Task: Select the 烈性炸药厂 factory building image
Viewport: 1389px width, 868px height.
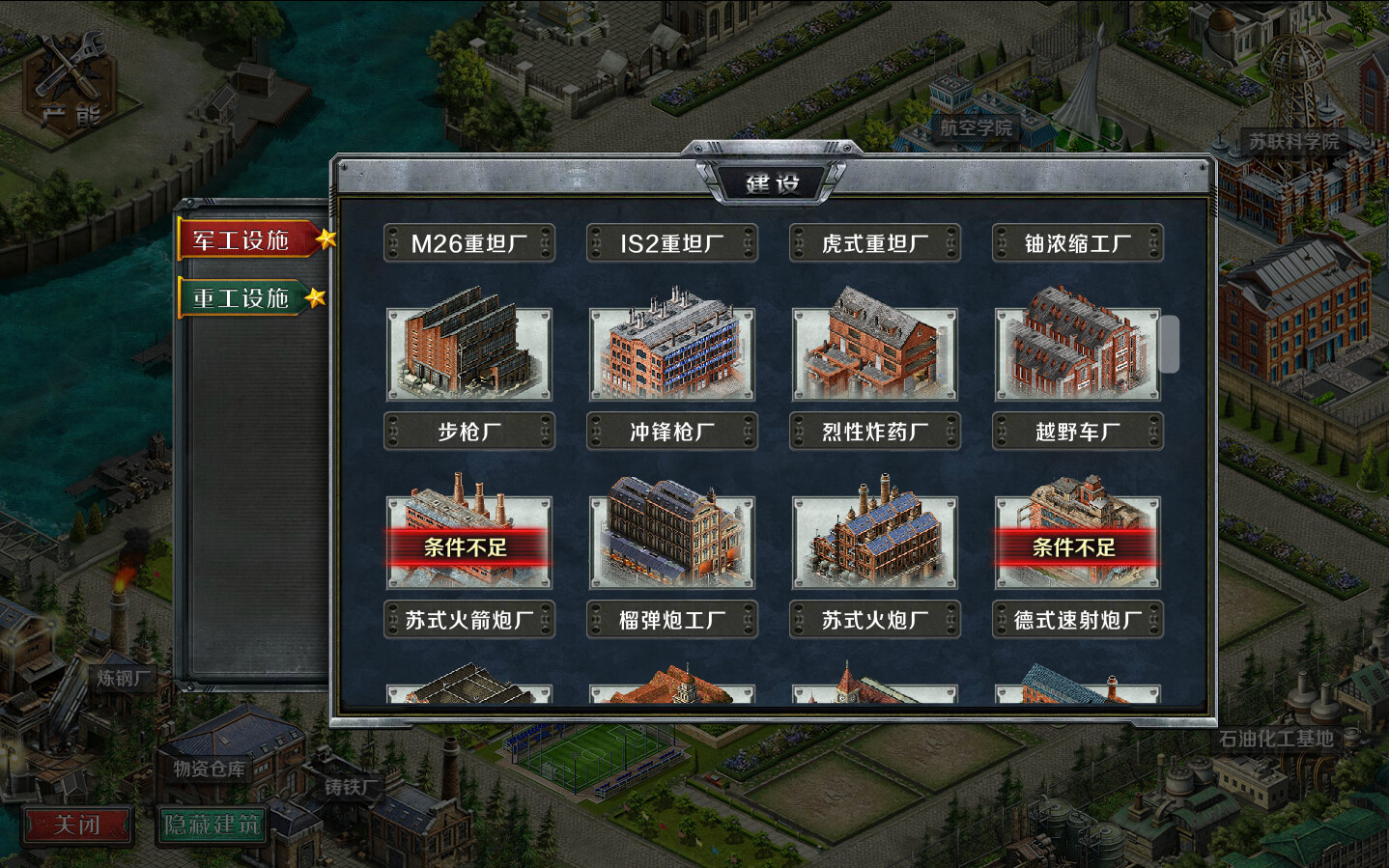Action: [x=875, y=351]
